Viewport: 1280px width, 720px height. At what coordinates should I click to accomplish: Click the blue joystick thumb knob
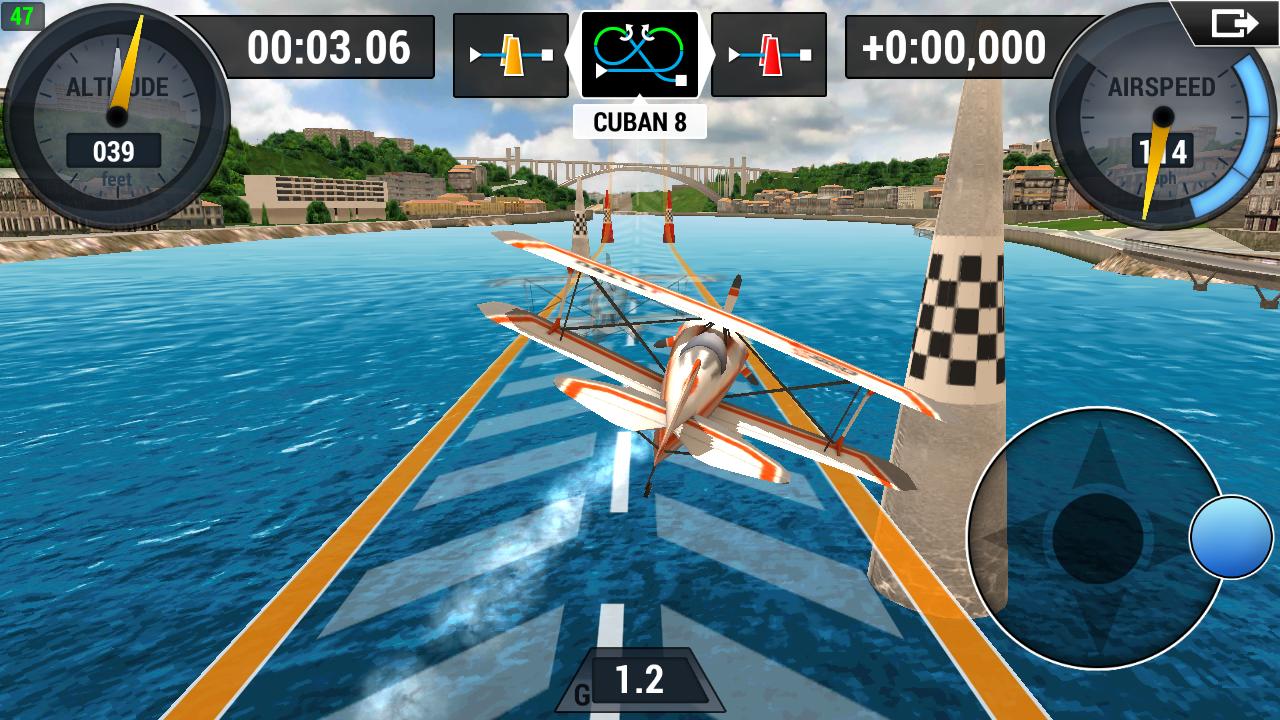tap(1231, 537)
